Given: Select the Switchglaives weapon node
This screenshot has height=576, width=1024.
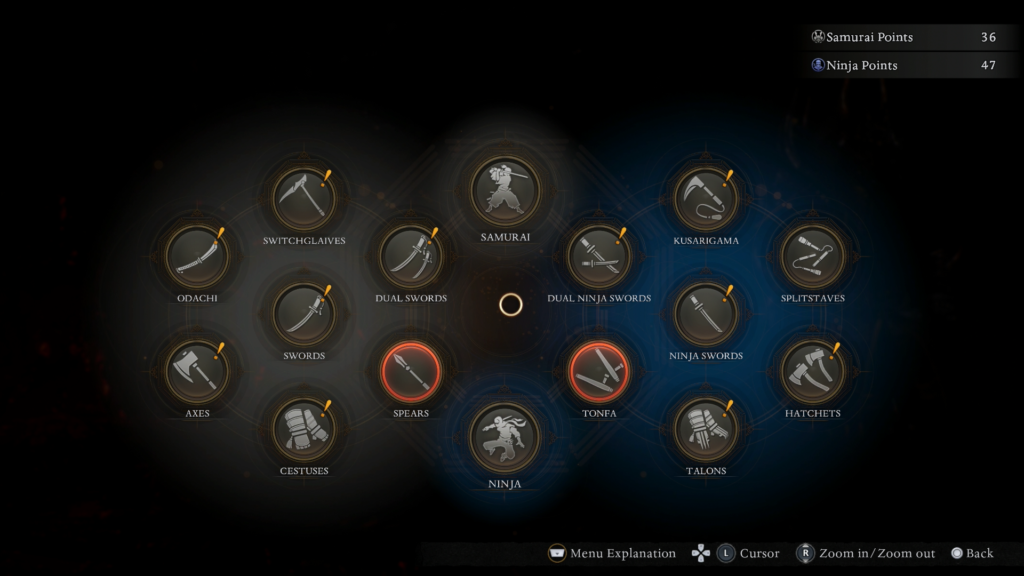Looking at the screenshot, I should [x=304, y=198].
